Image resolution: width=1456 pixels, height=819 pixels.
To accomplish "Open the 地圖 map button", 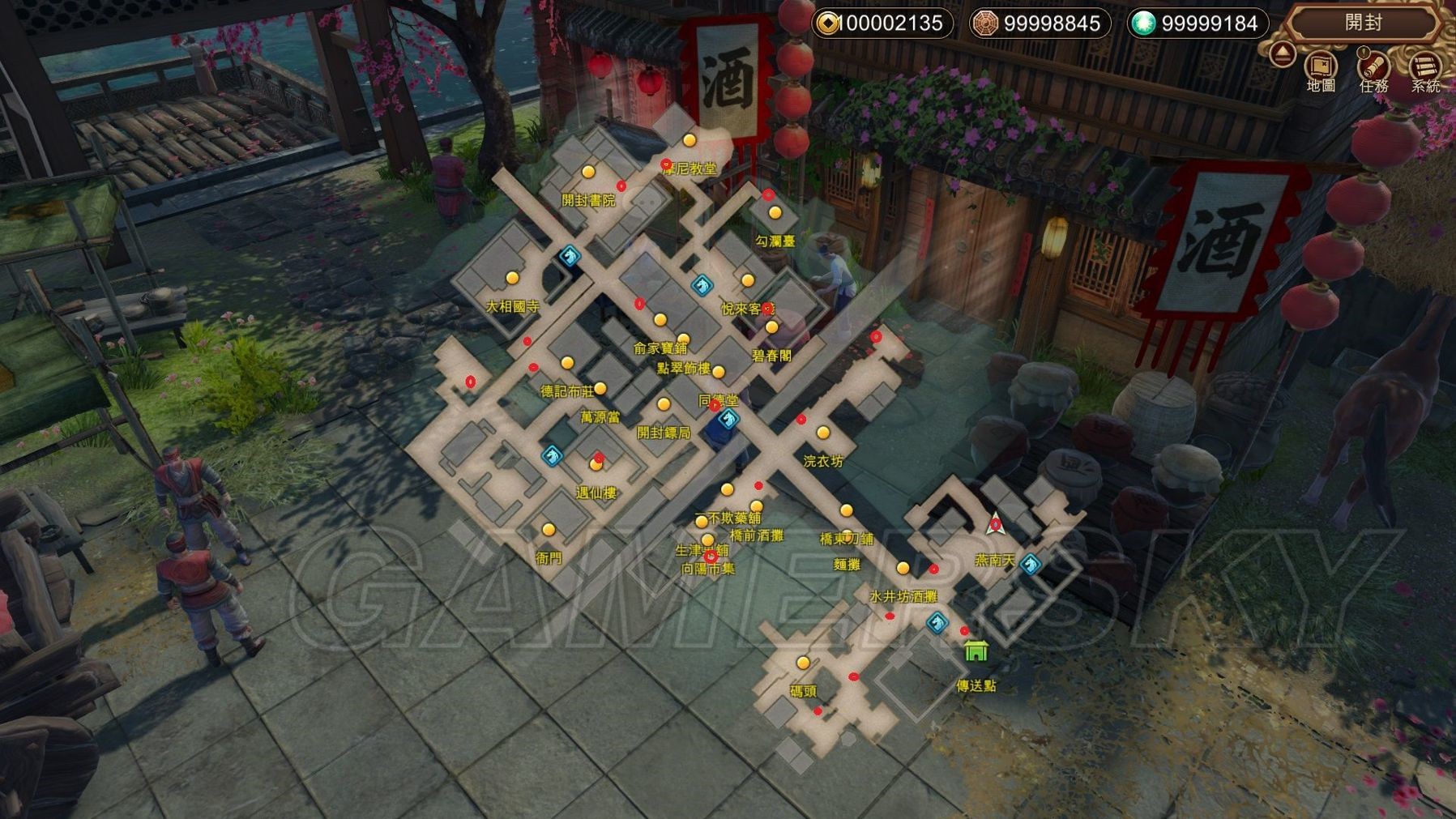I will (x=1321, y=69).
